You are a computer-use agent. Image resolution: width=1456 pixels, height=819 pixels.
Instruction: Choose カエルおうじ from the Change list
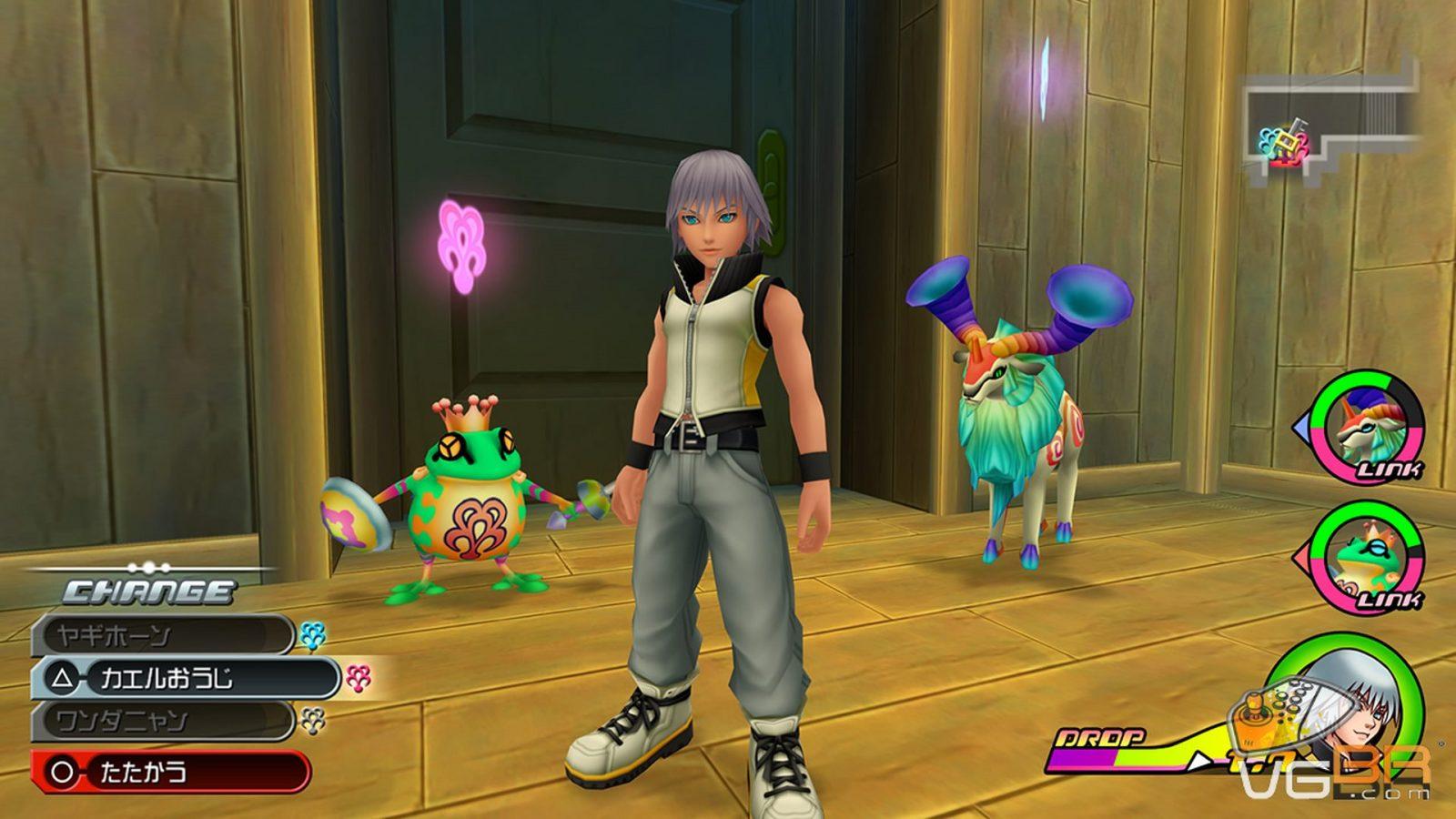pos(185,678)
